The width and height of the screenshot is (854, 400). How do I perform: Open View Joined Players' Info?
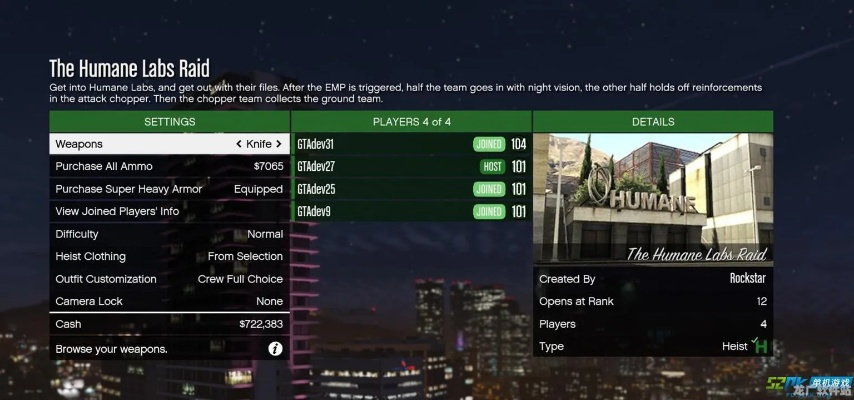[169, 211]
